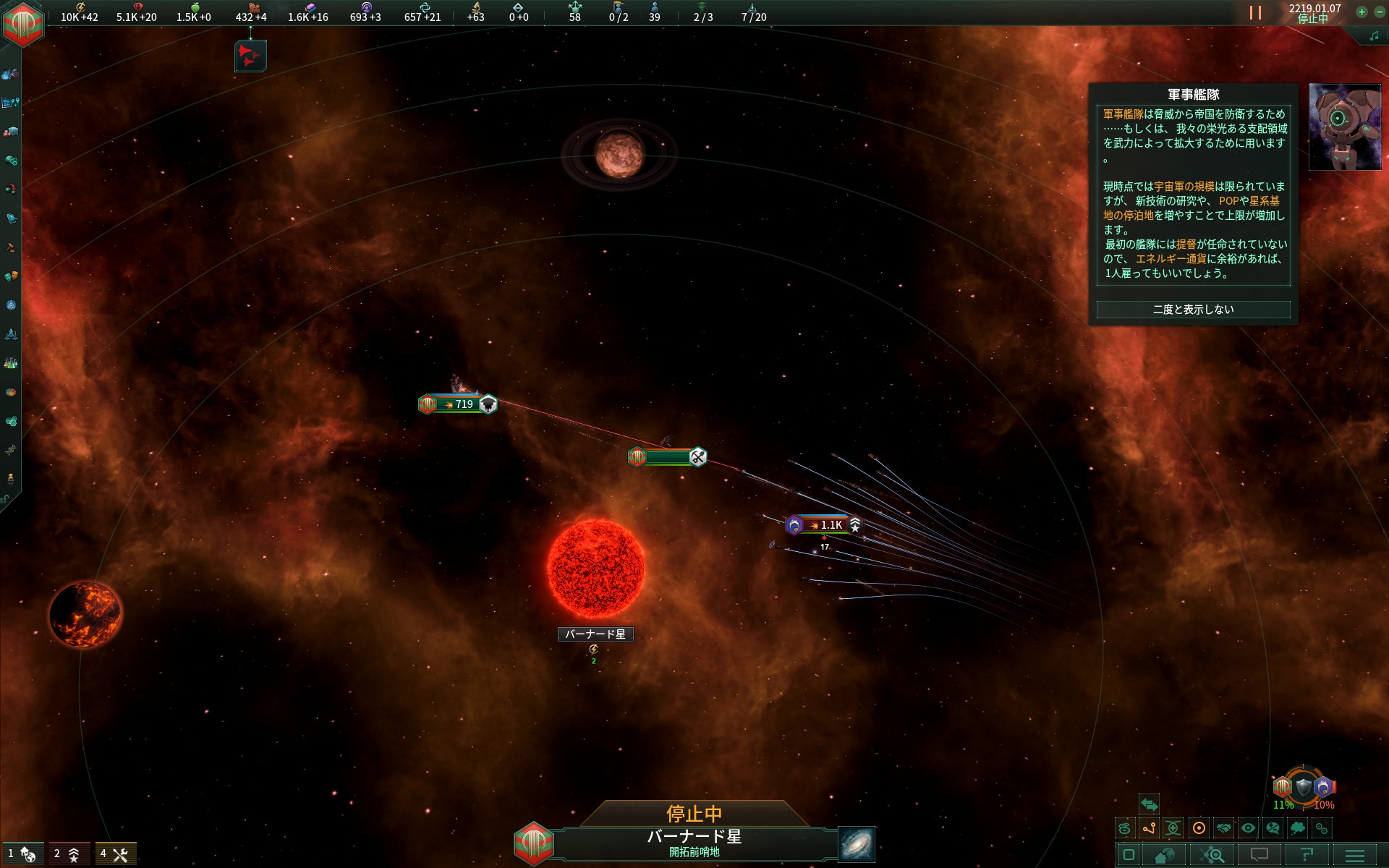This screenshot has height=868, width=1389.
Task: Open the red fleets alert notification
Action: [250, 56]
